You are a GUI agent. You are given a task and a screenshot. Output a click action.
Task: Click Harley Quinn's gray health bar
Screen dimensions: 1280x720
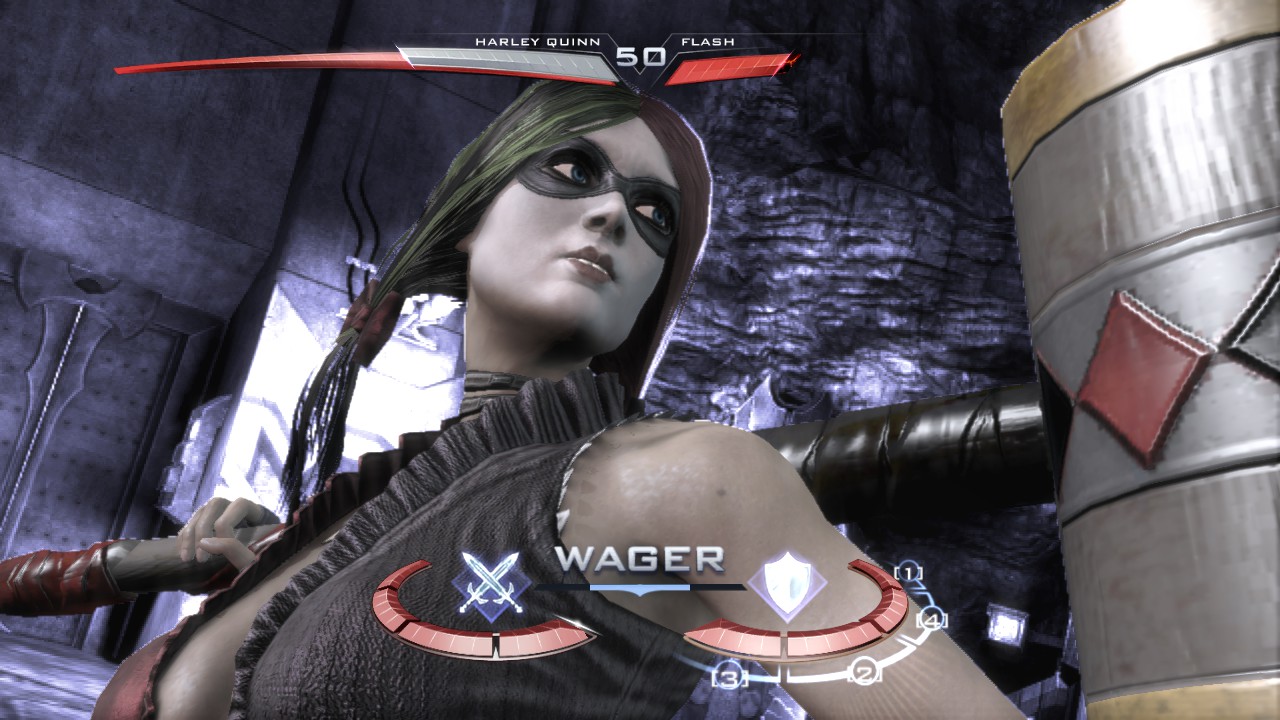[x=510, y=62]
